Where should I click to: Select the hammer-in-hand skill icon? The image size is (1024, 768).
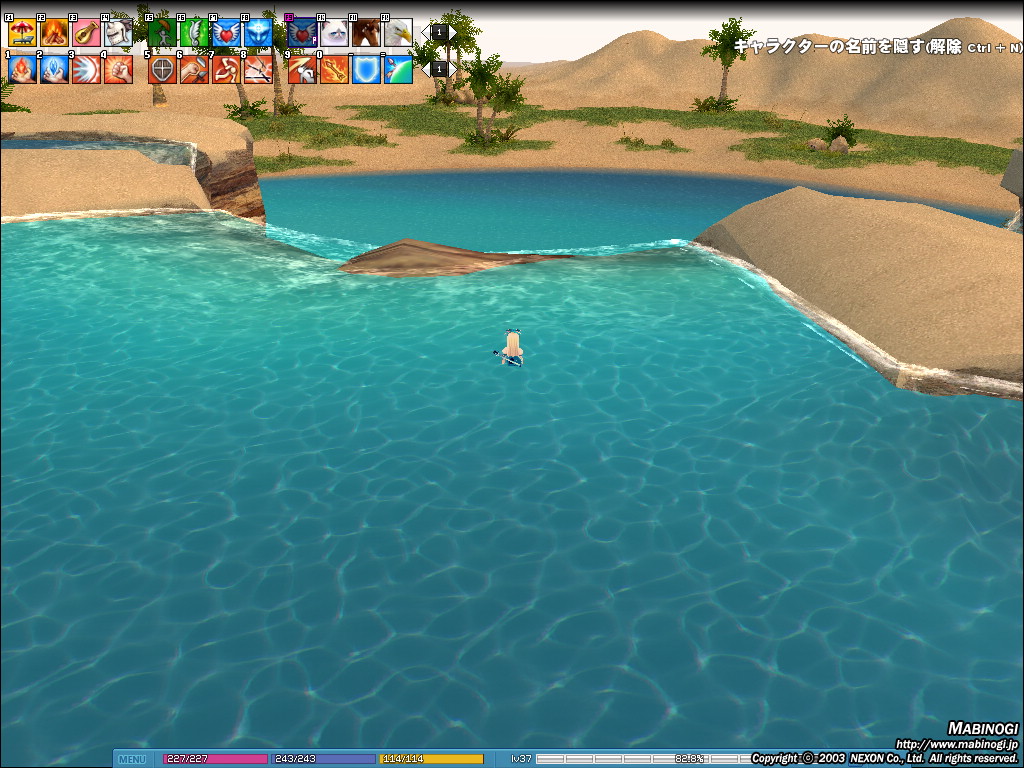click(x=194, y=69)
